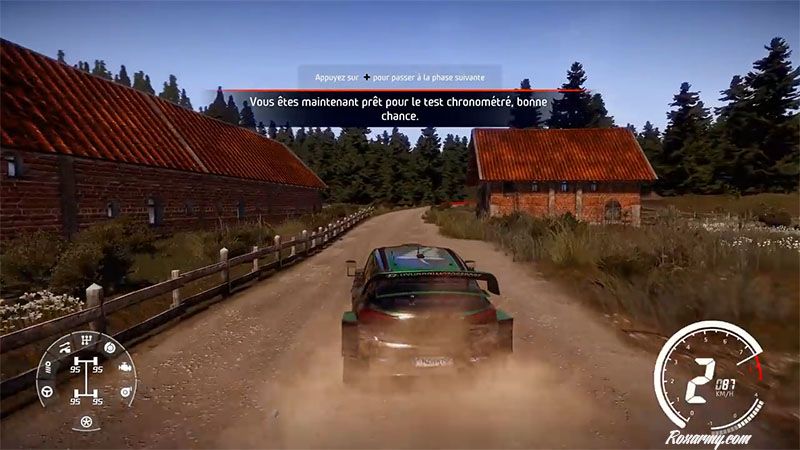
Task: Select the brake disc status icon
Action: (109, 348)
